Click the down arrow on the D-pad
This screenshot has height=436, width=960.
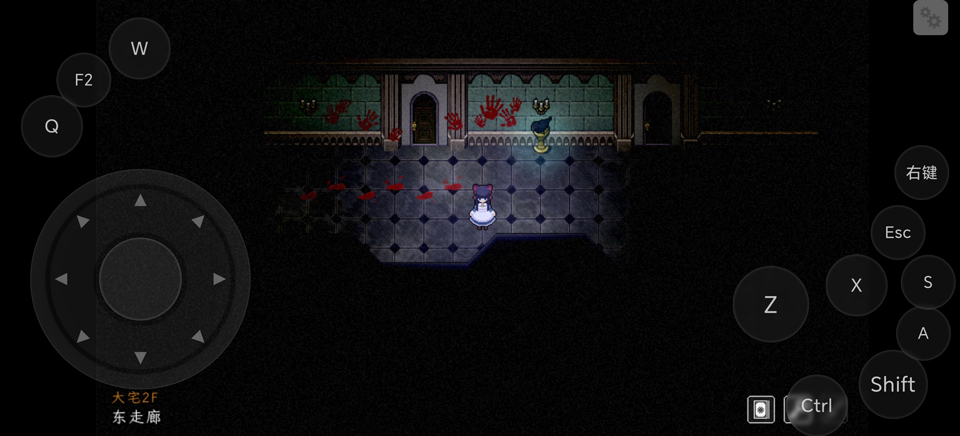pyautogui.click(x=140, y=357)
